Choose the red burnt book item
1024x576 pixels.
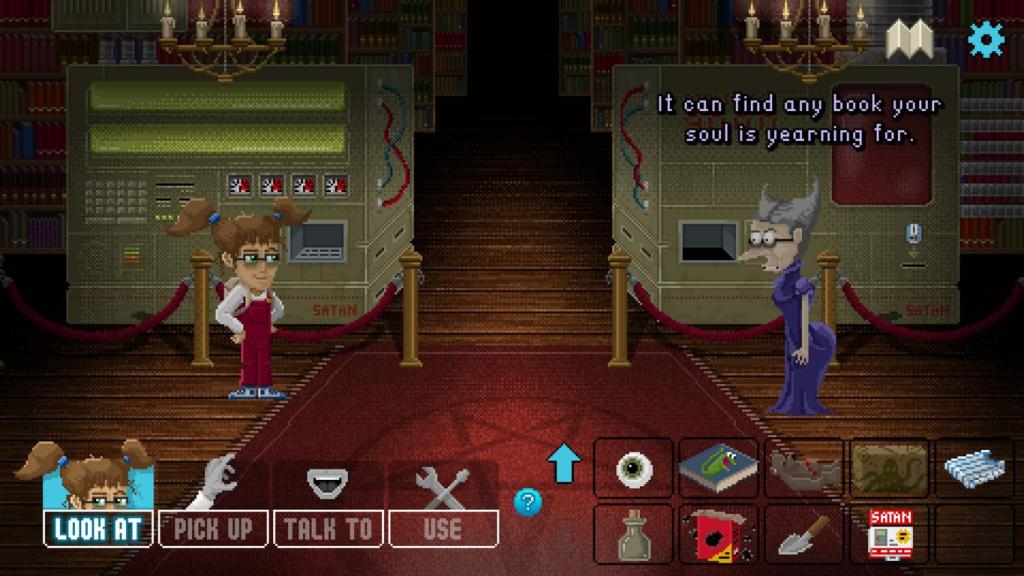pyautogui.click(x=718, y=533)
